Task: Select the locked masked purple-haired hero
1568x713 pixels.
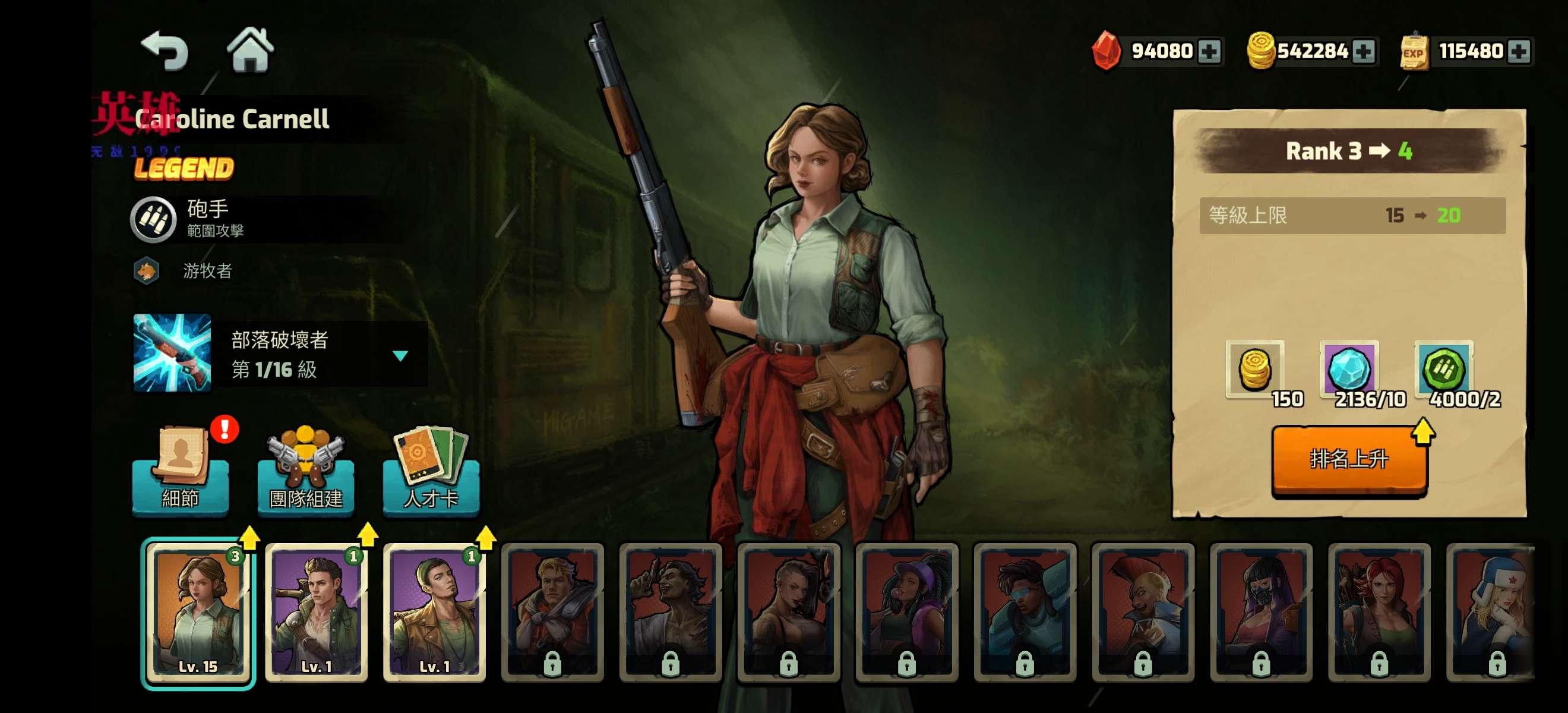Action: [1261, 613]
